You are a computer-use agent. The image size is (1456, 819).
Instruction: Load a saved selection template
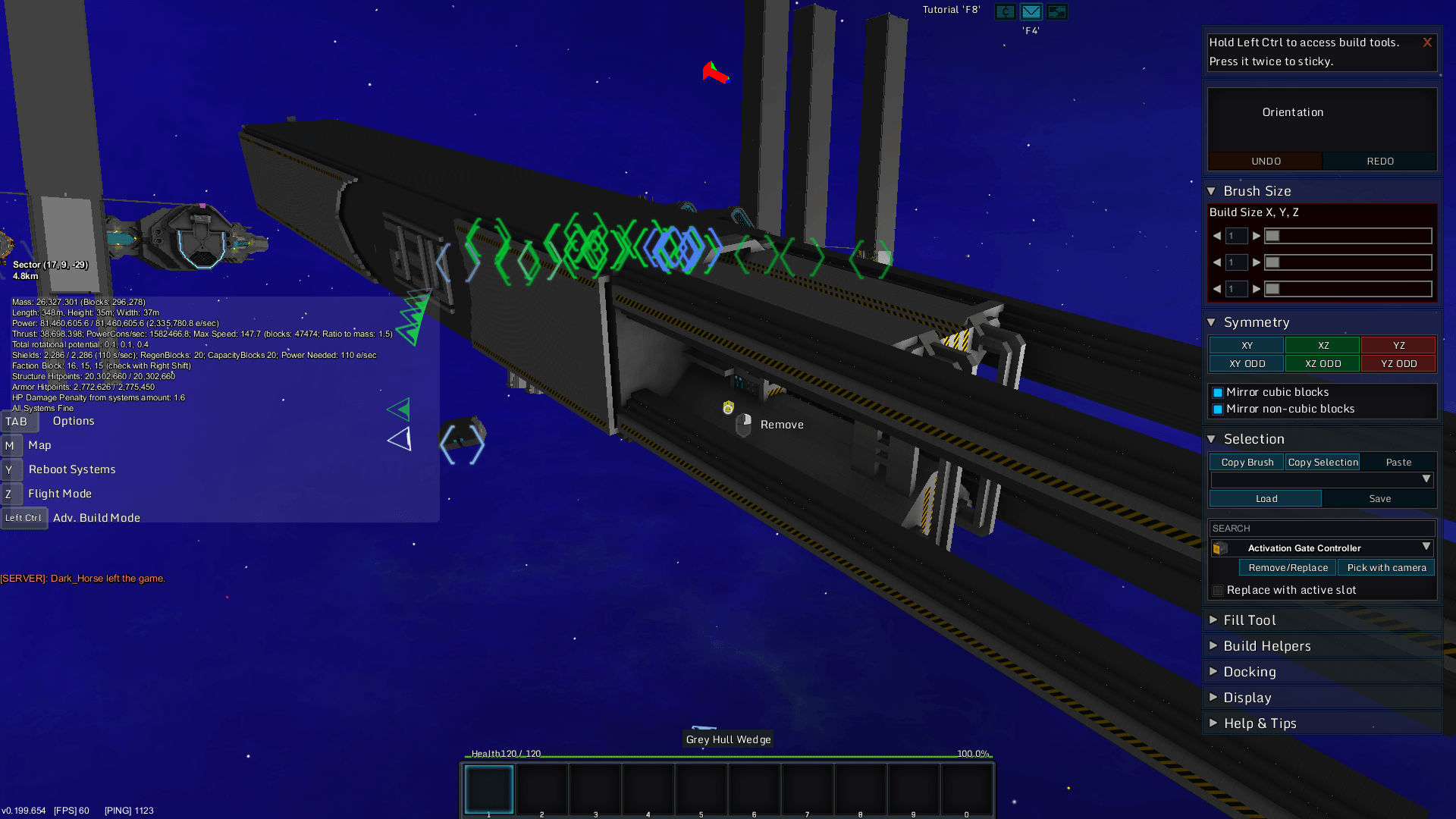1266,499
